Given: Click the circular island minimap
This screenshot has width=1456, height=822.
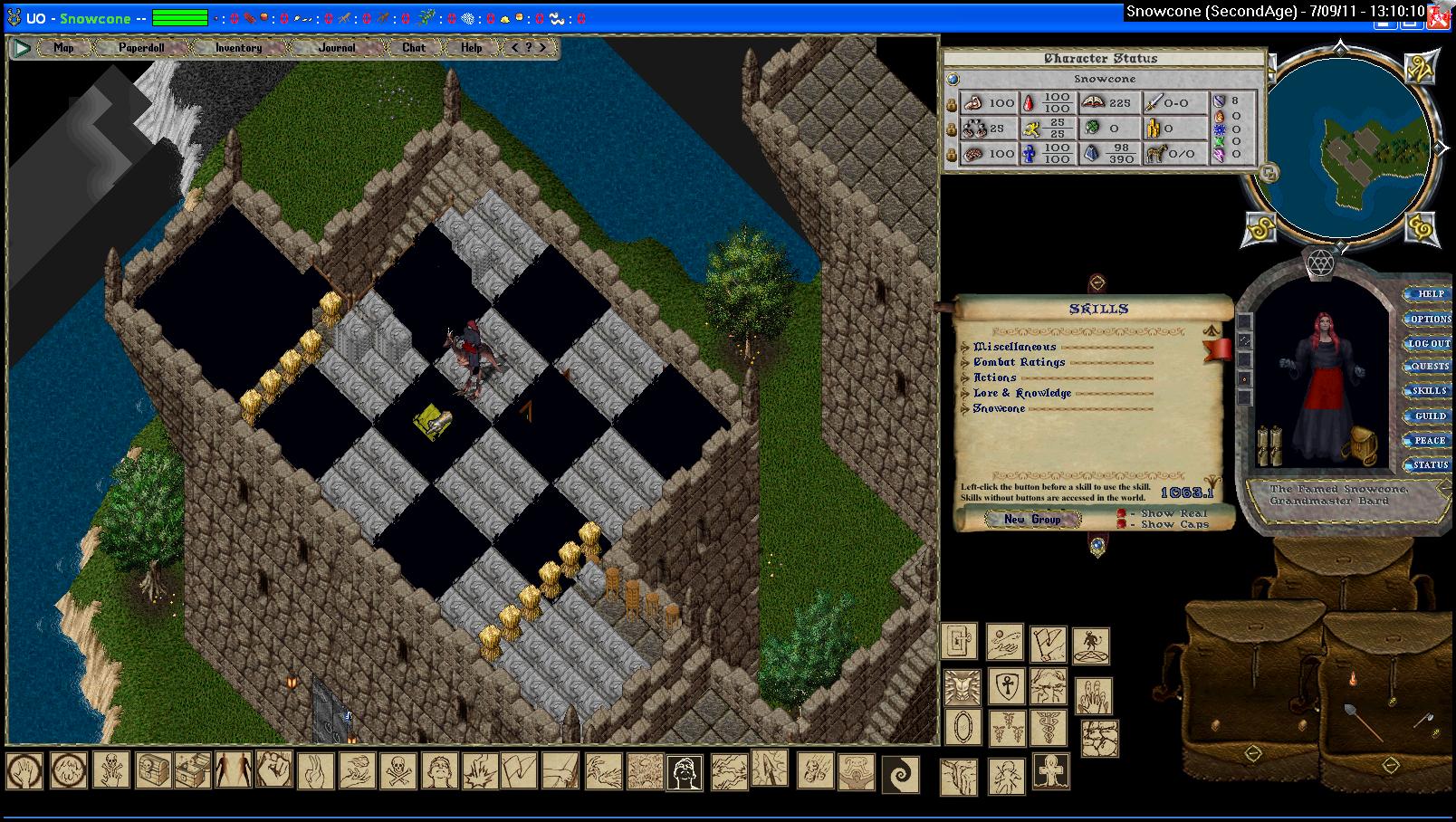Looking at the screenshot, I should pyautogui.click(x=1341, y=150).
